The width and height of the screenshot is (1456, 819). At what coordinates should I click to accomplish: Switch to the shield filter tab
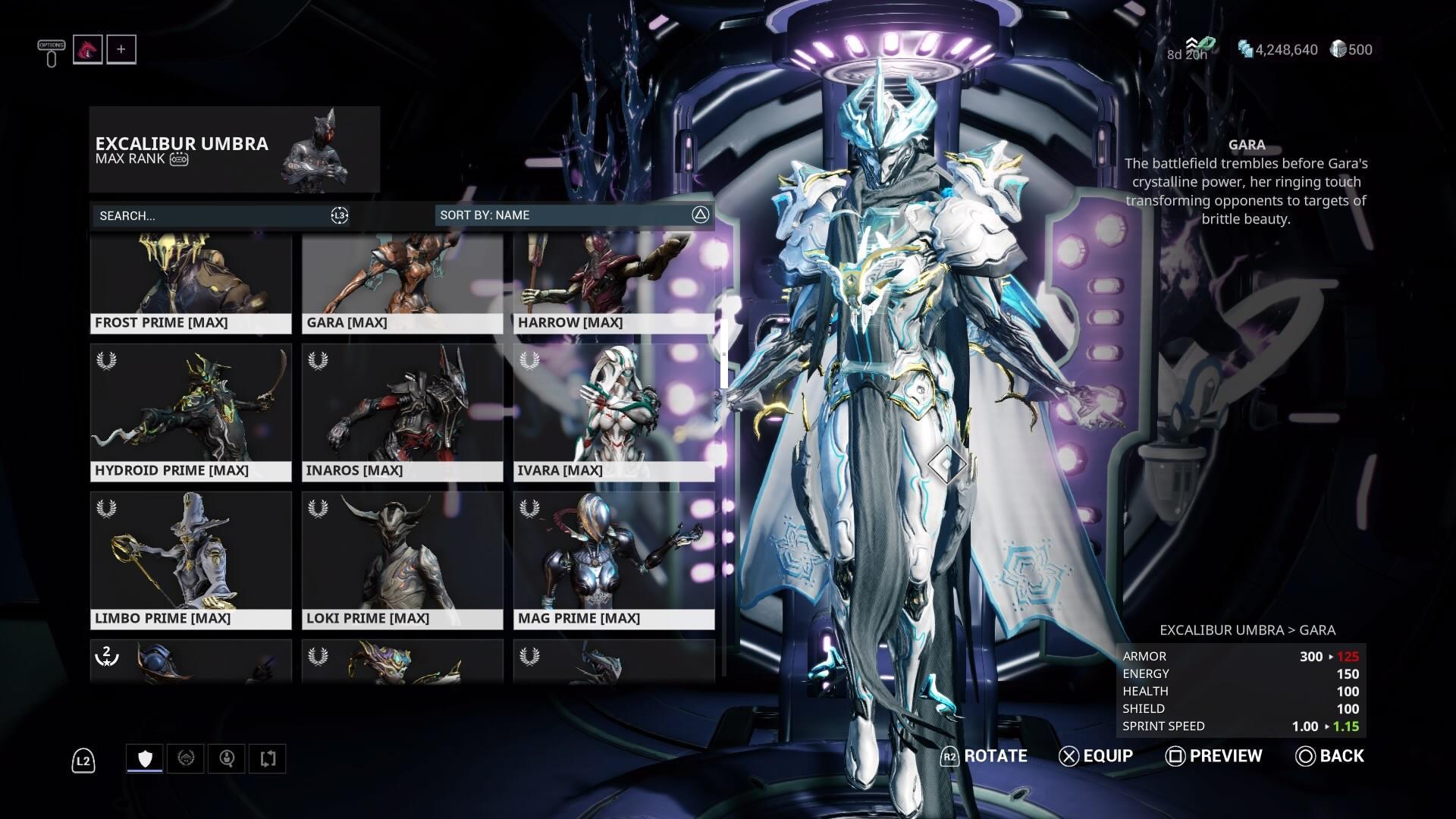(145, 758)
